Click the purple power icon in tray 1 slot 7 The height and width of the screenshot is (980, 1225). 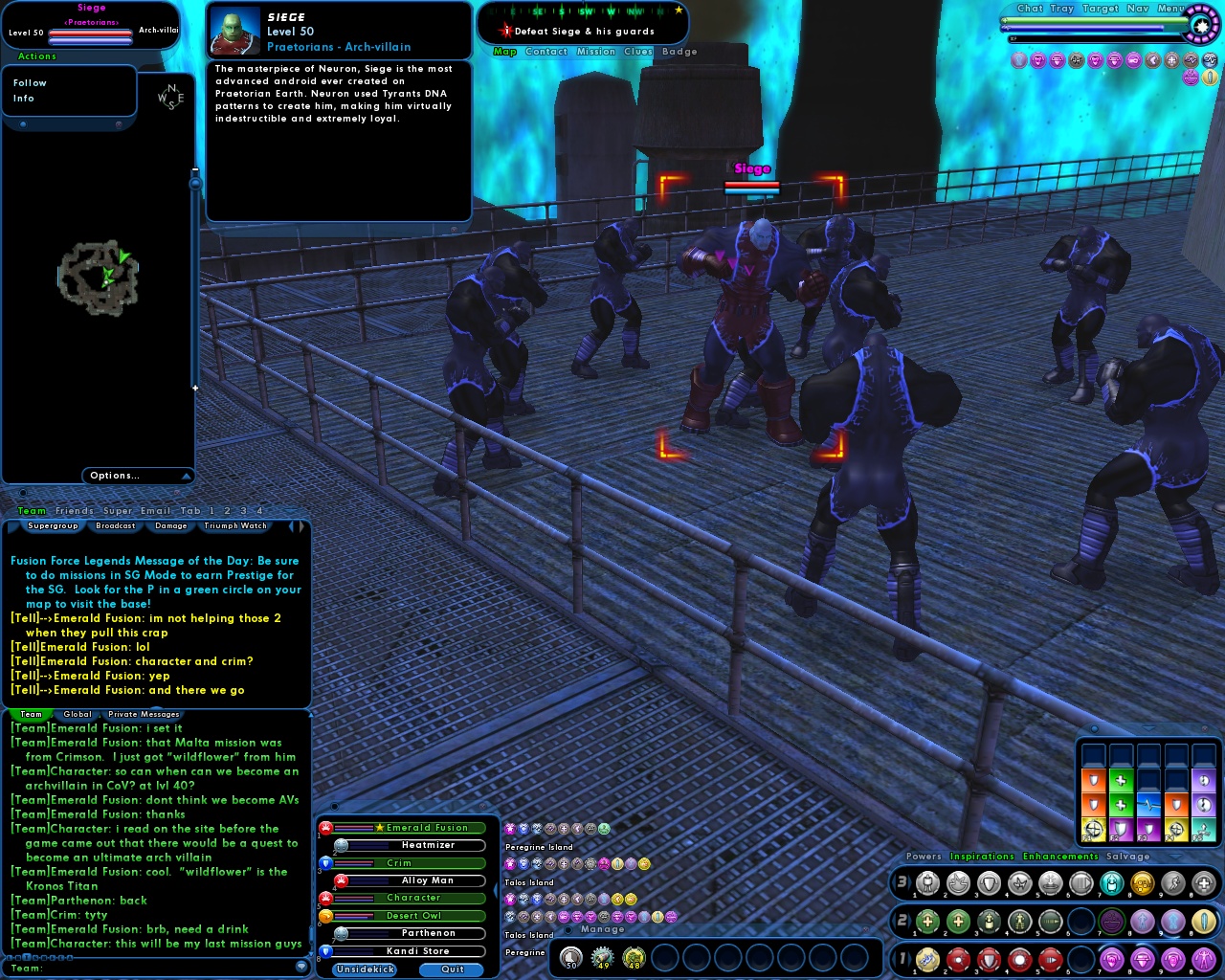(1112, 959)
